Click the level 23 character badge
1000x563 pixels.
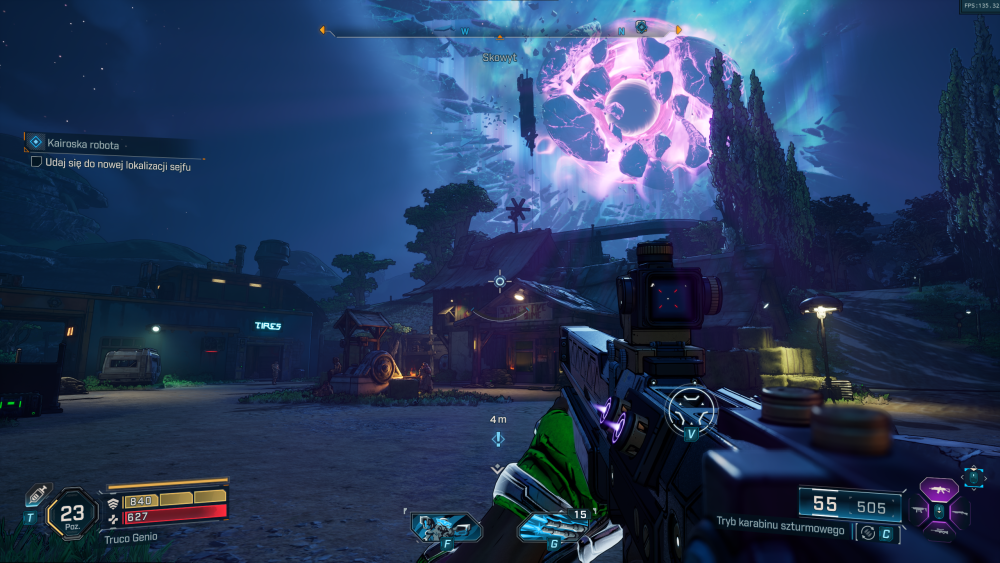click(72, 513)
